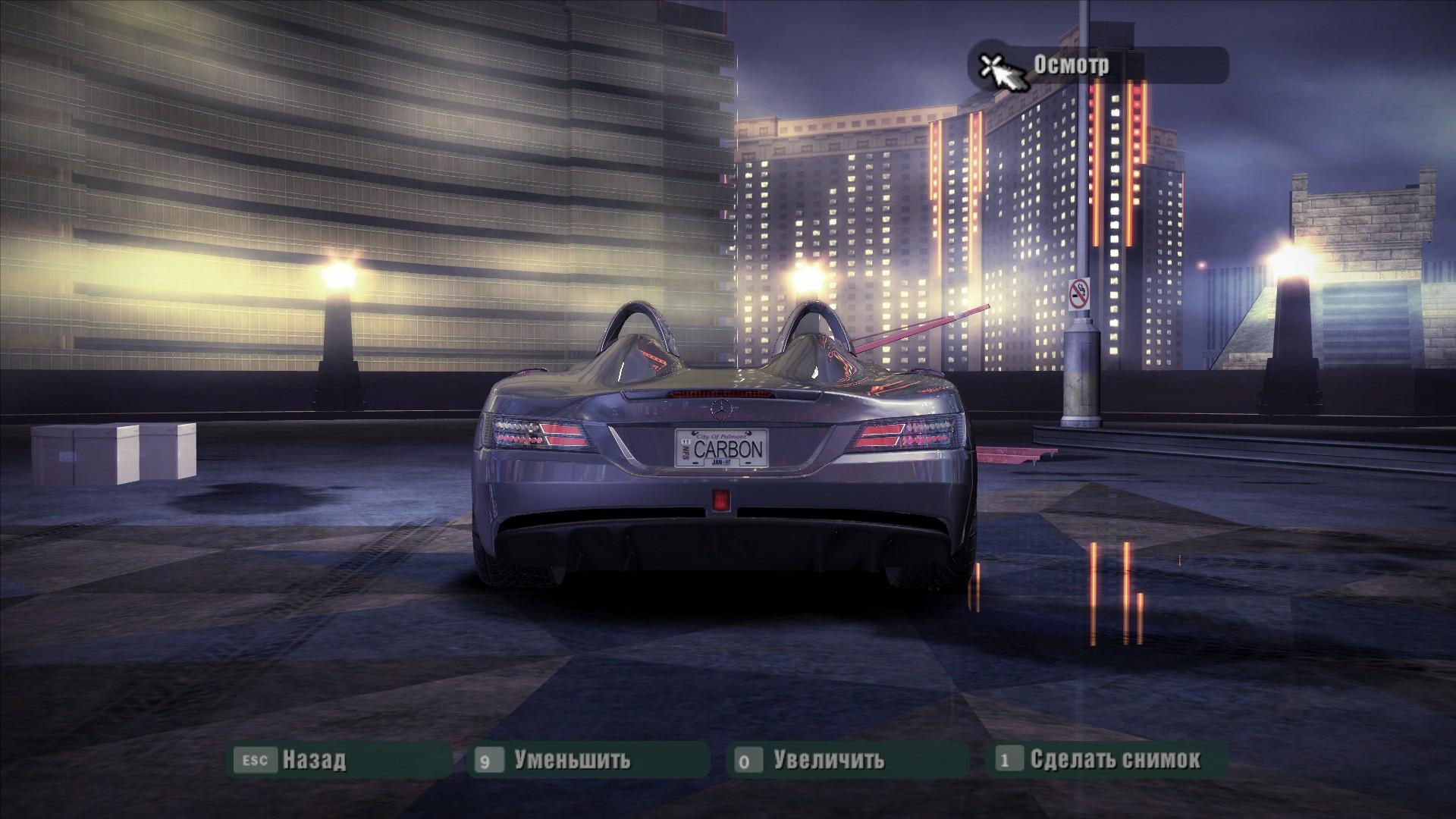Select the Осмотр view mode label
This screenshot has height=819, width=1456.
click(1071, 65)
